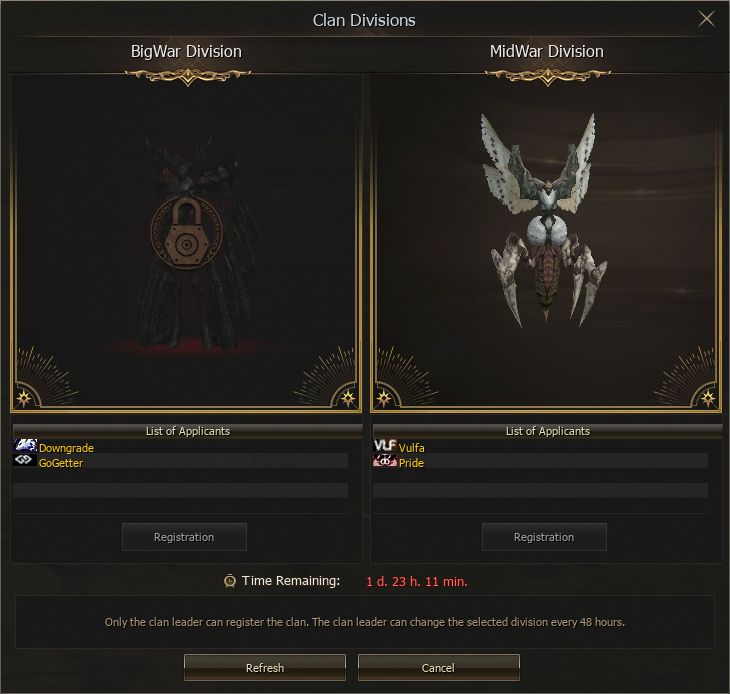Viewport: 730px width, 694px height.
Task: Cancel and exit the dialog
Action: (x=438, y=668)
